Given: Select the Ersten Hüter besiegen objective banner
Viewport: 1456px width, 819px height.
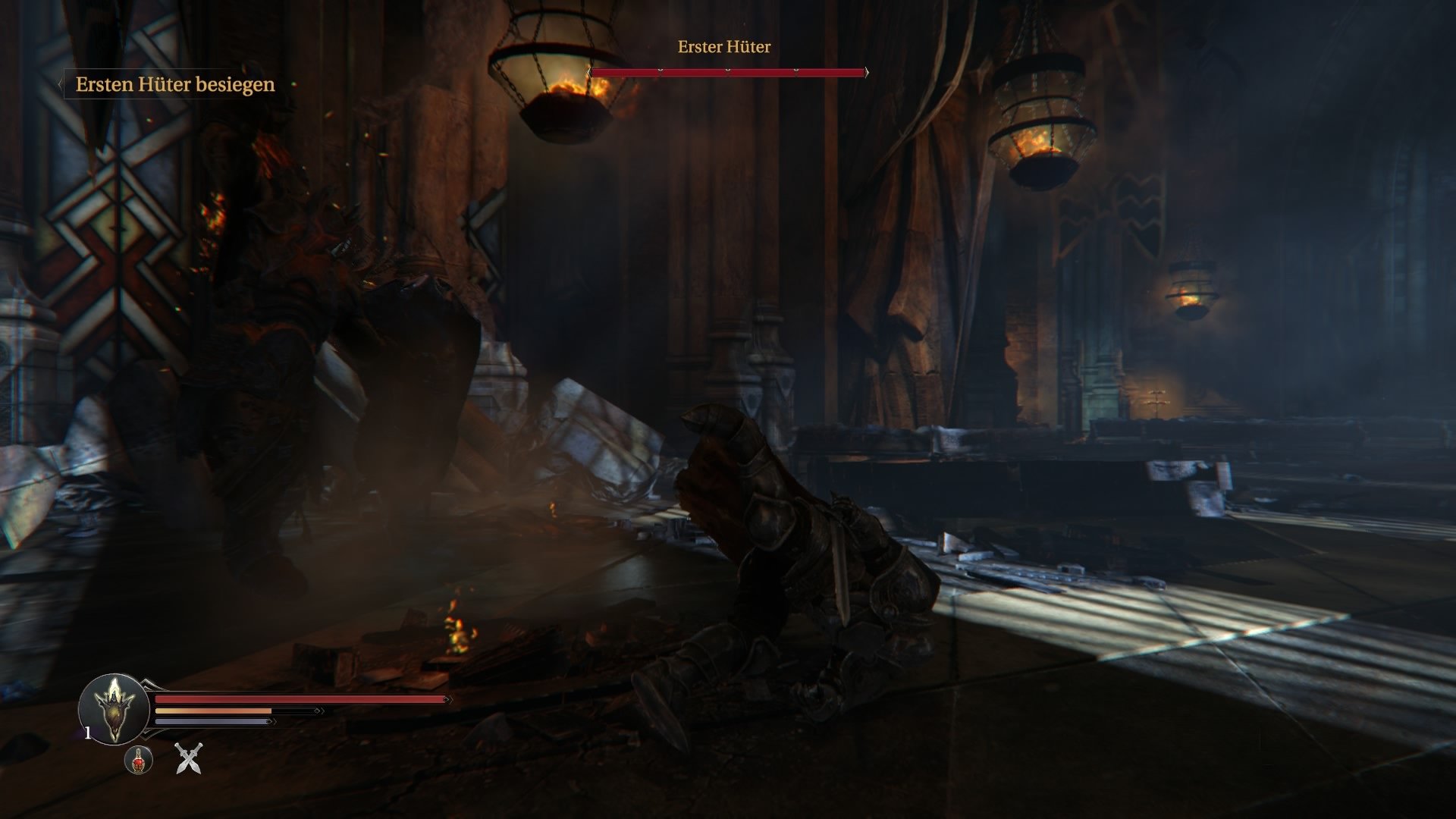Looking at the screenshot, I should click(174, 85).
